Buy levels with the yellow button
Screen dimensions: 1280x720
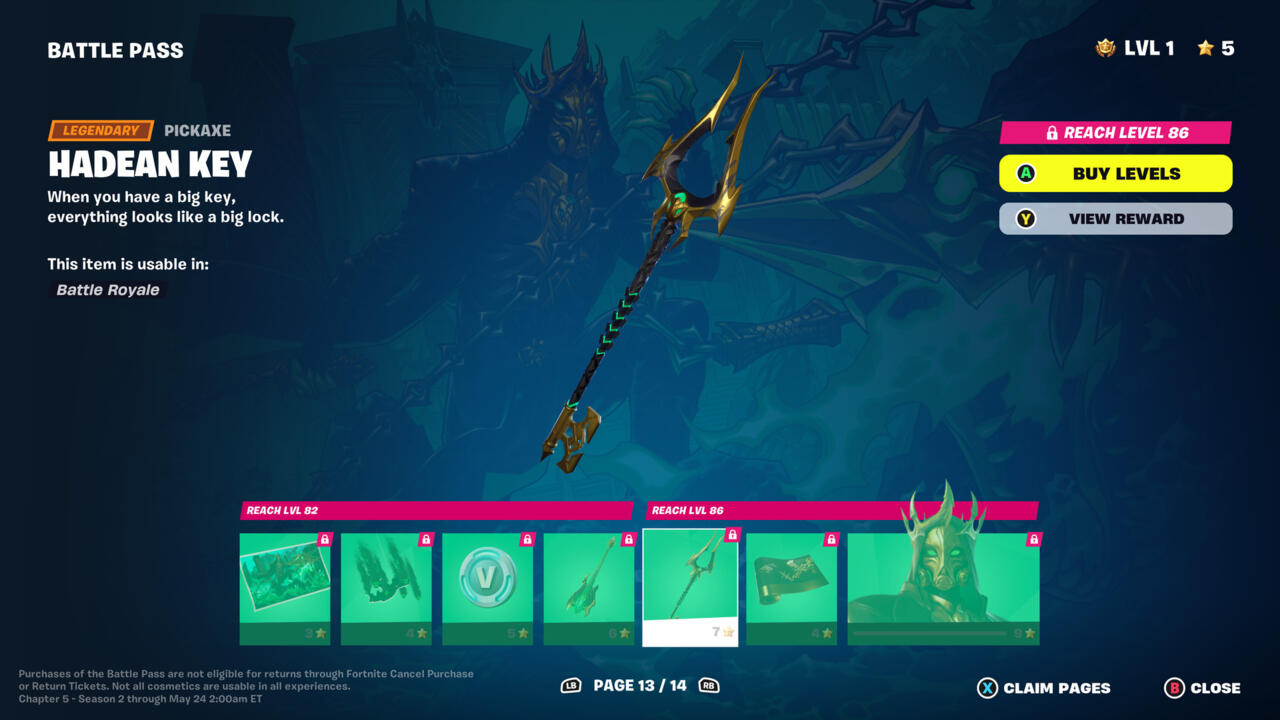pyautogui.click(x=1115, y=173)
